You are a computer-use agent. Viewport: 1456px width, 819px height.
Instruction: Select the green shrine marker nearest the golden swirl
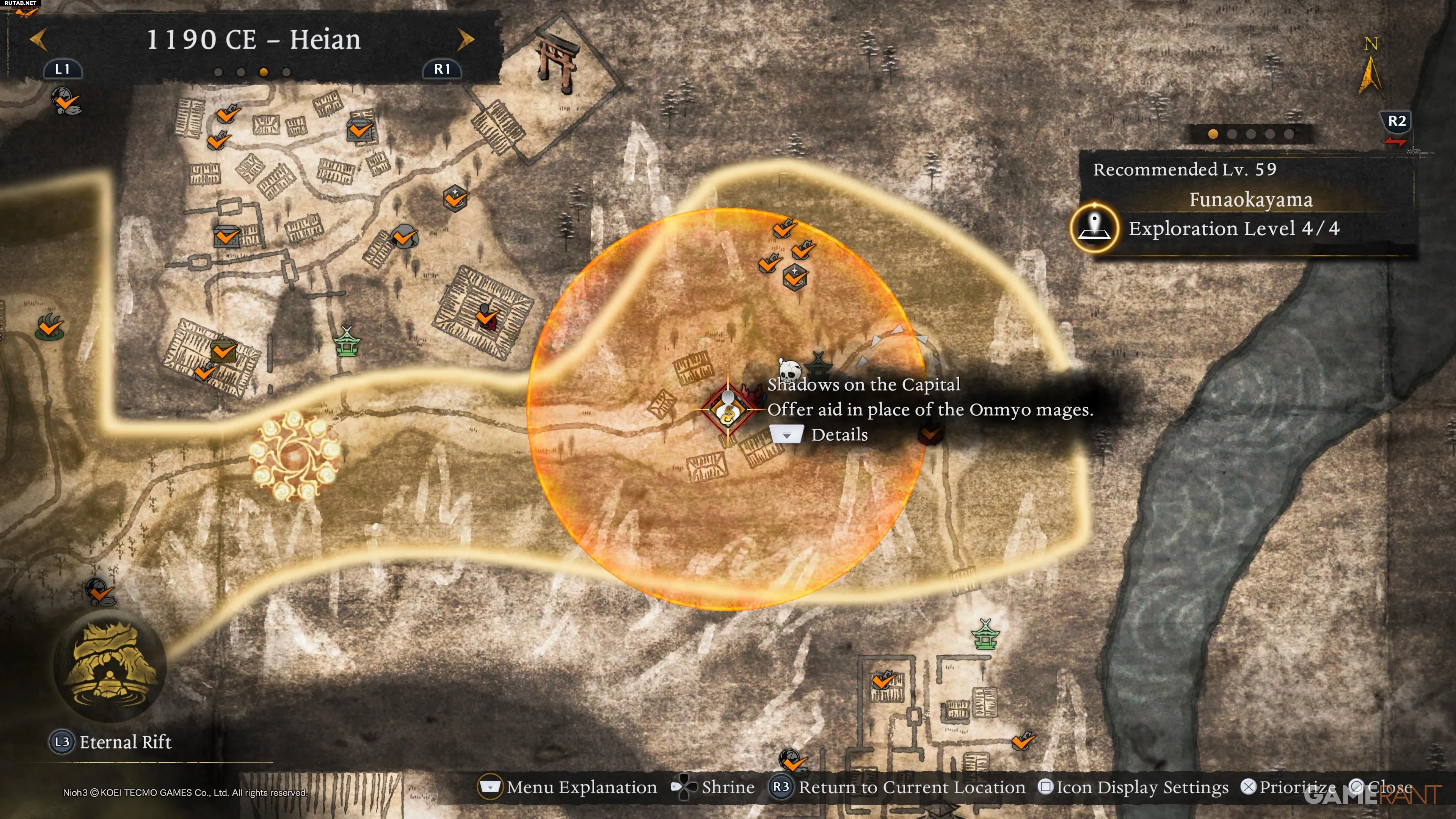(x=347, y=341)
